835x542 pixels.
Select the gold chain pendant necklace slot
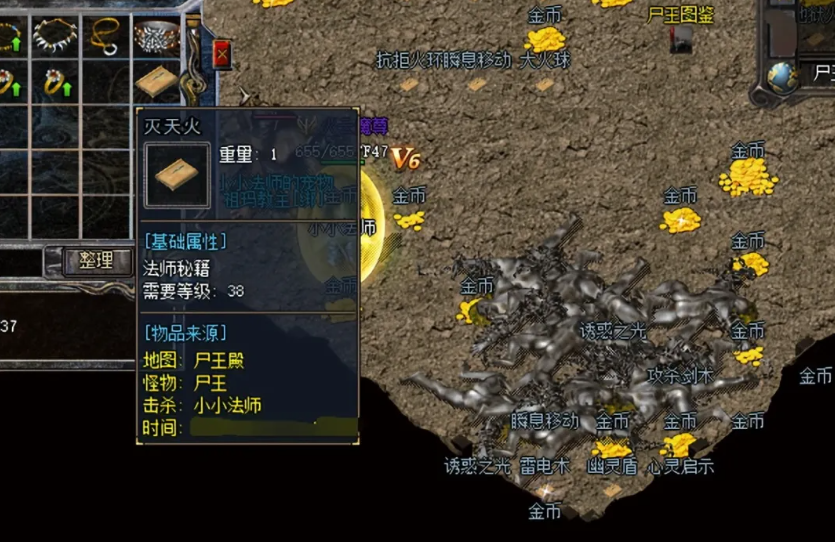pos(105,36)
